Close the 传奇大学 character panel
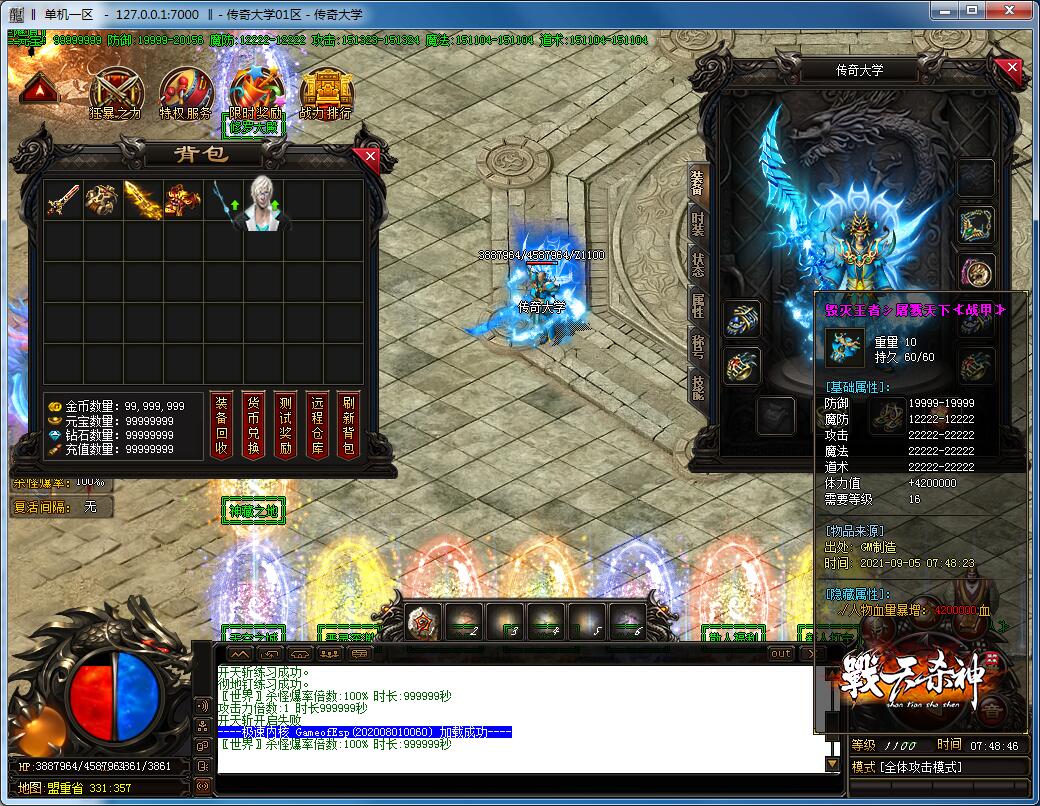Viewport: 1040px width, 806px height. [x=1012, y=68]
